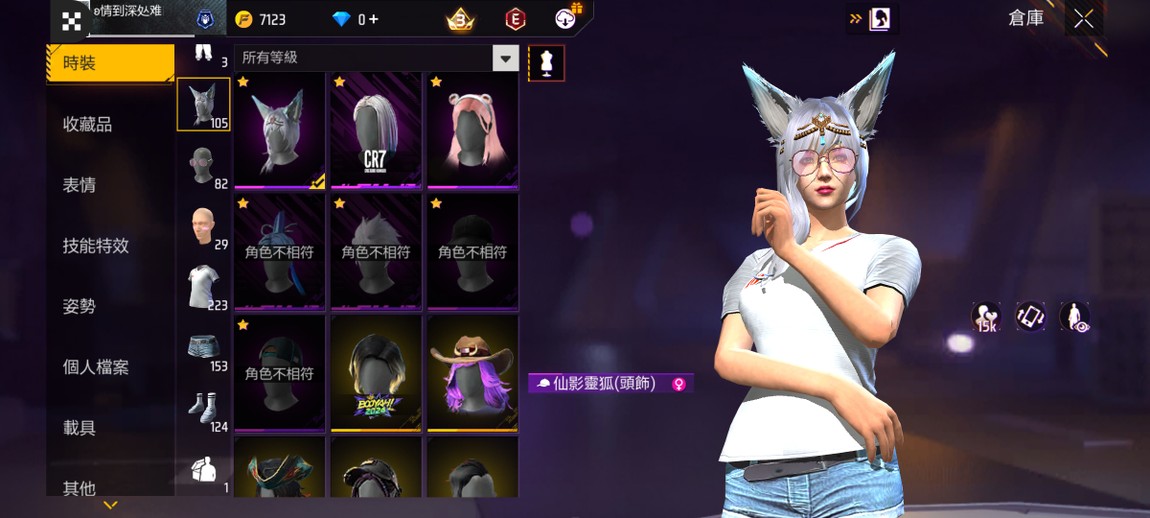Image resolution: width=1150 pixels, height=518 pixels.
Task: Open the diamond currency top-up
Action: [355, 19]
